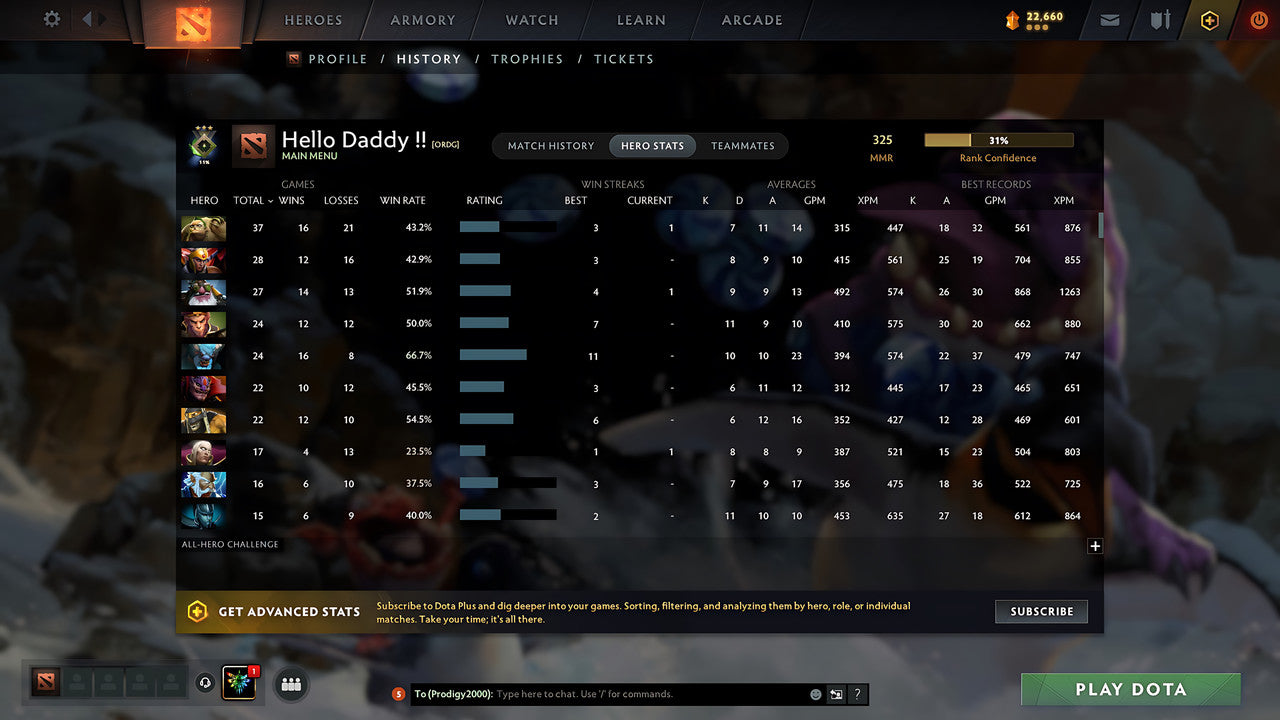Open the Total games sort dropdown
Viewport: 1280px width, 720px height.
pos(252,200)
